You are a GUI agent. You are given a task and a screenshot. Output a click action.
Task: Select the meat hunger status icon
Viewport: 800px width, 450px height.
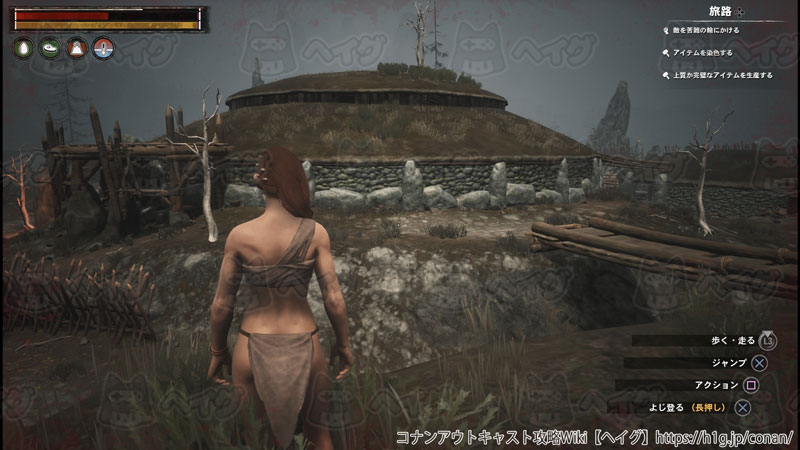coord(48,47)
